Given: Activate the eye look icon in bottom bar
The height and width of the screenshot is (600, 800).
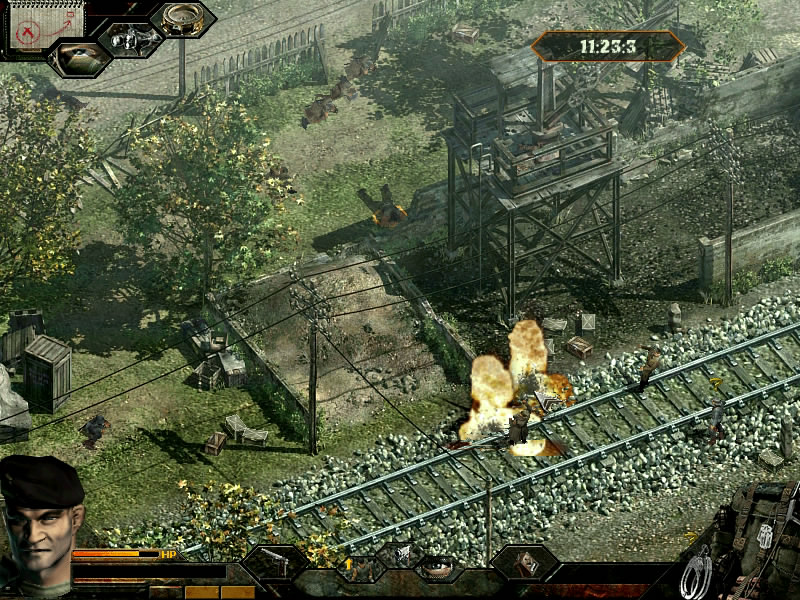Looking at the screenshot, I should coord(438,567).
